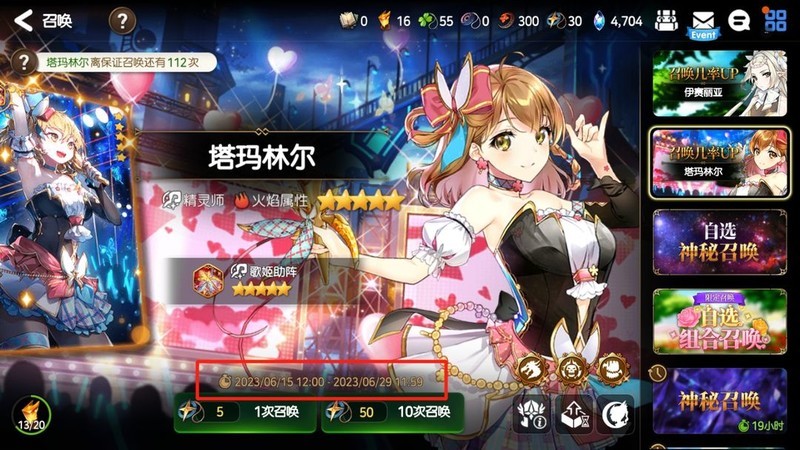Open the Event mailbox

[x=704, y=22]
